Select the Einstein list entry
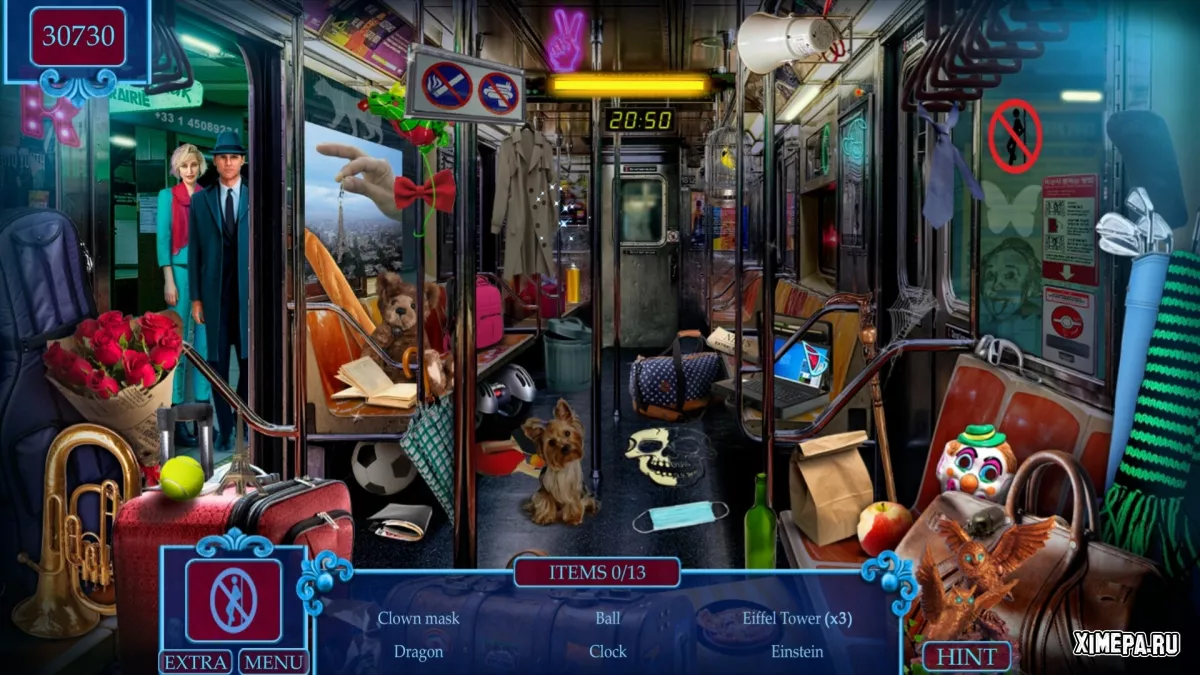This screenshot has height=675, width=1200. pos(797,651)
